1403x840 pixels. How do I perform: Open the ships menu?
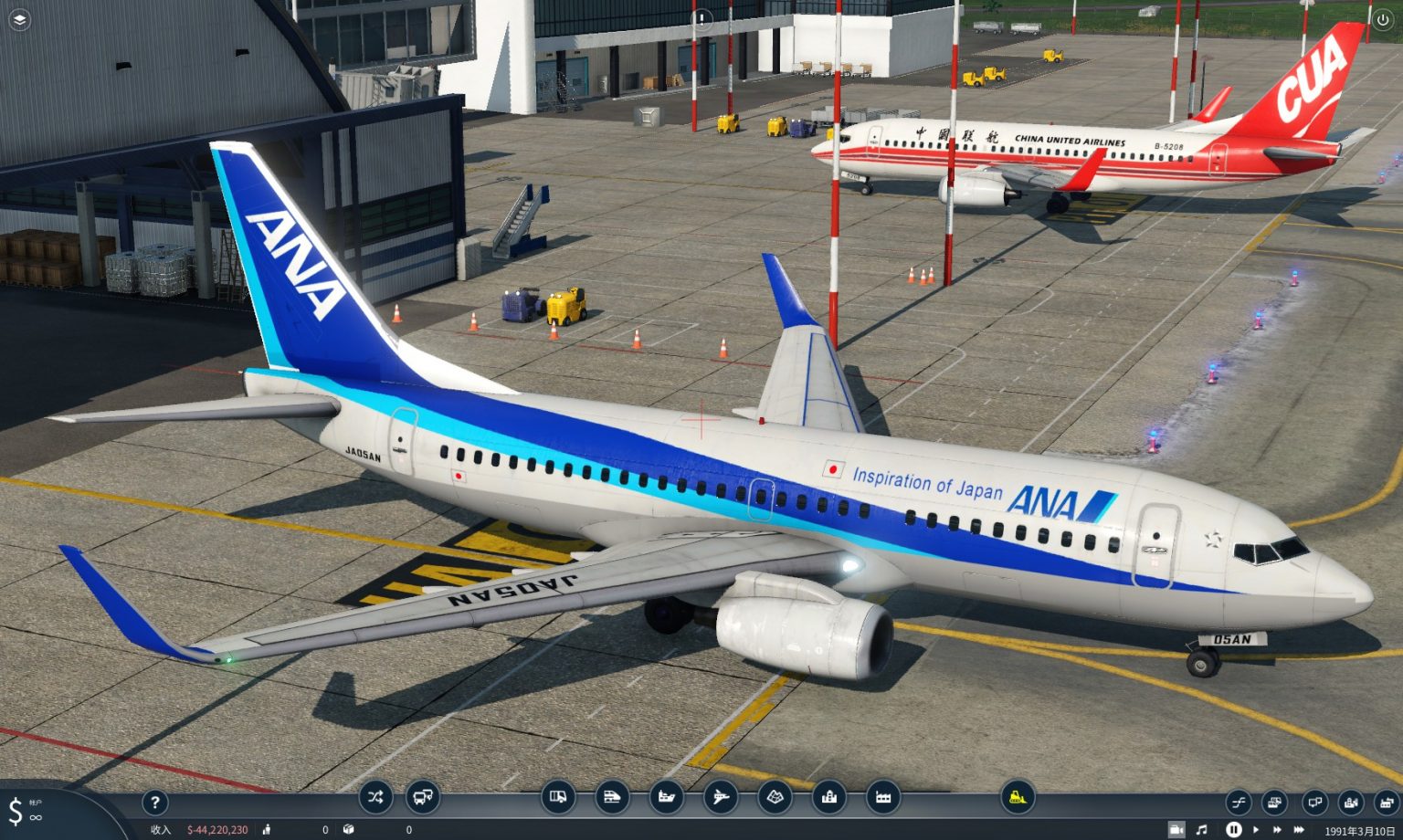666,797
